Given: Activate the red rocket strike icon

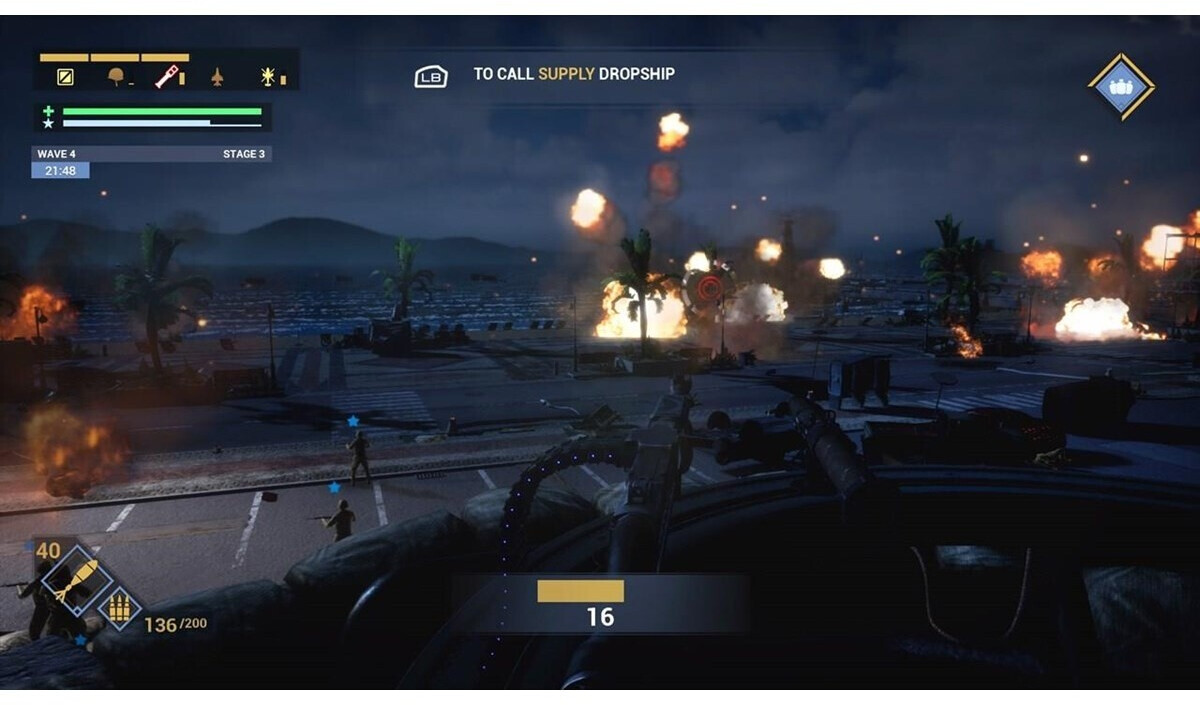Looking at the screenshot, I should [x=167, y=76].
